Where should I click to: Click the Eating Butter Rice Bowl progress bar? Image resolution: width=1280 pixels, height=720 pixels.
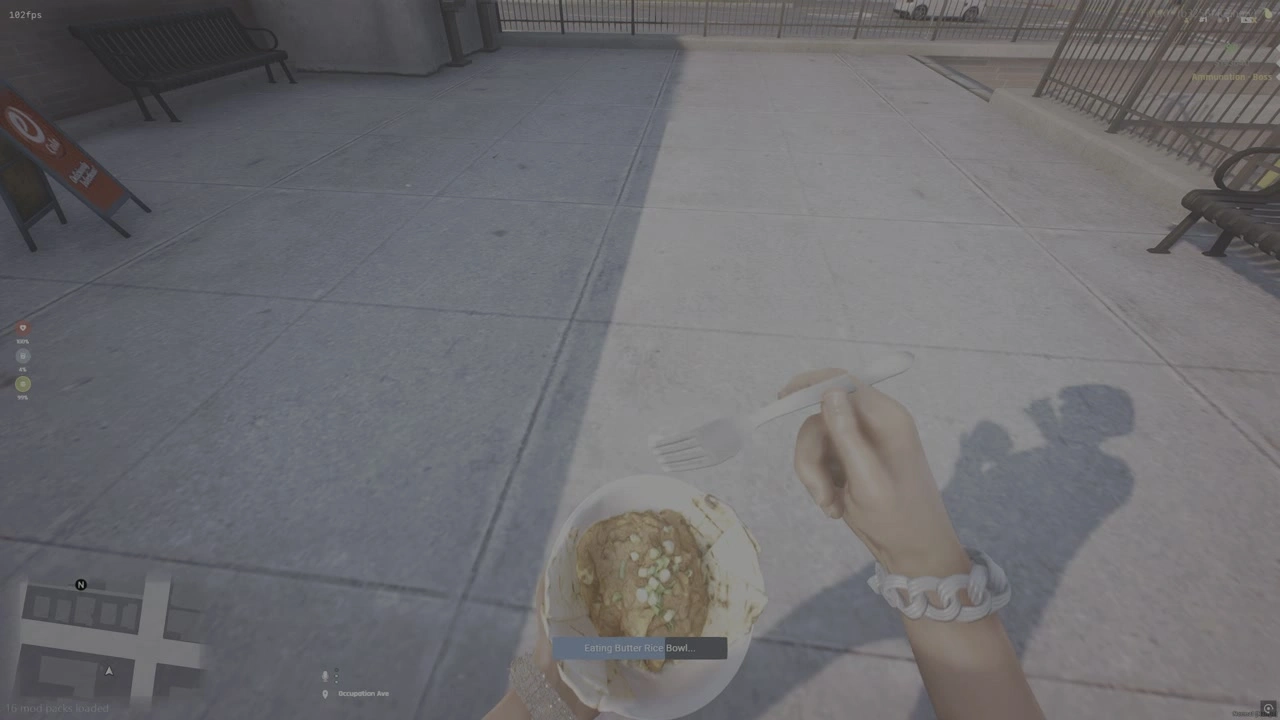coord(640,648)
